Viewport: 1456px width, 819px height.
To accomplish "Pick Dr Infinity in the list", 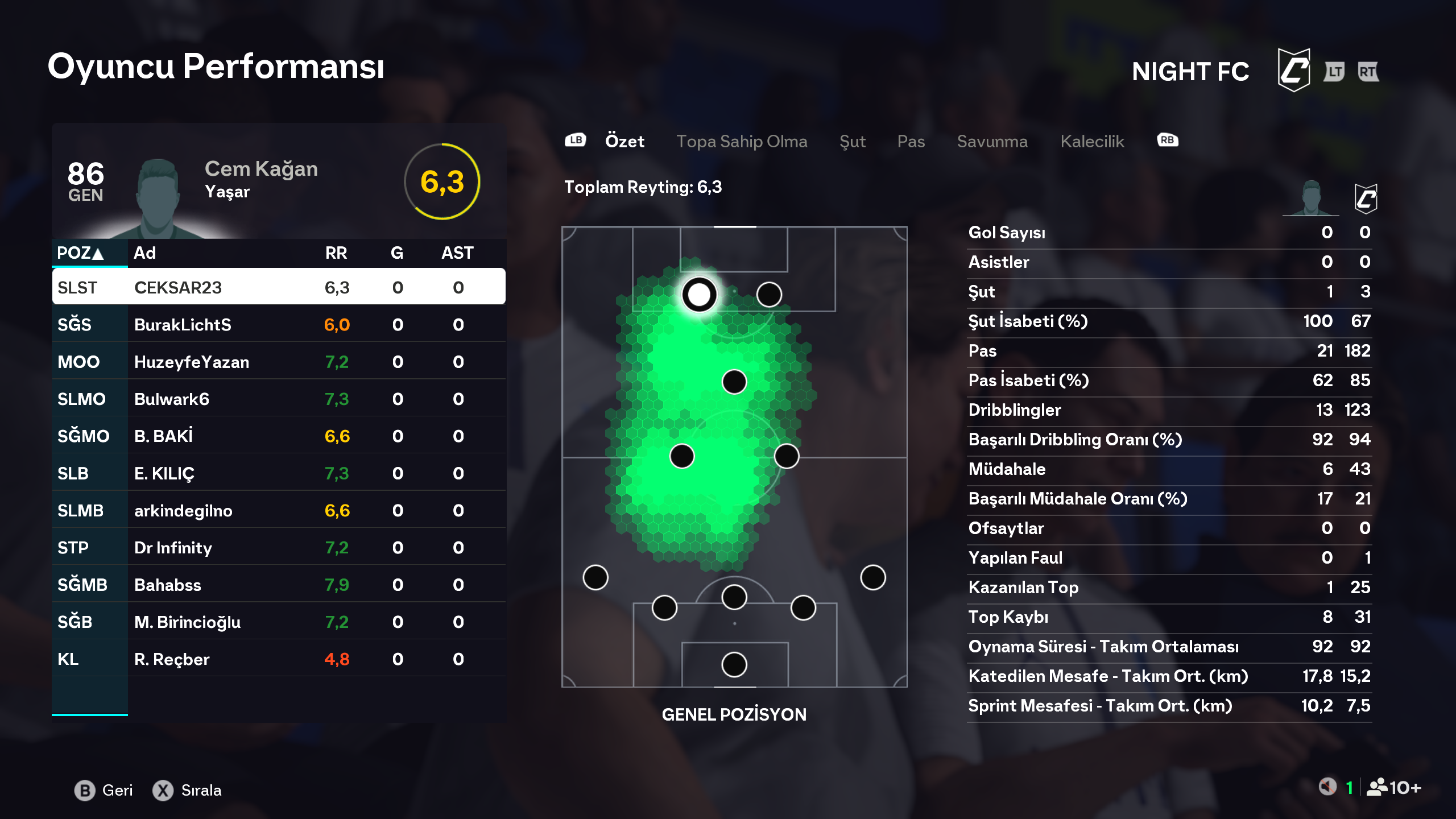I will 279,548.
